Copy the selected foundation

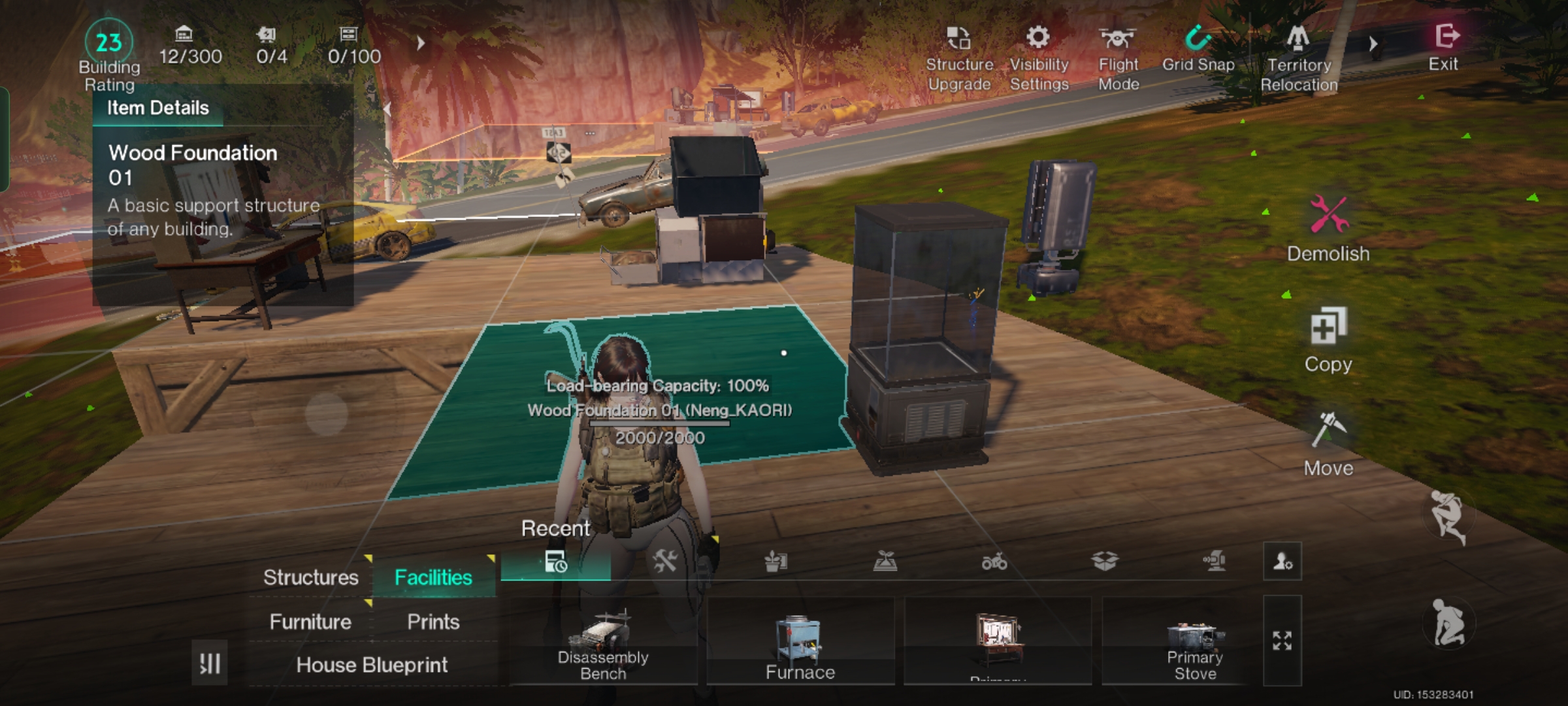(1328, 339)
